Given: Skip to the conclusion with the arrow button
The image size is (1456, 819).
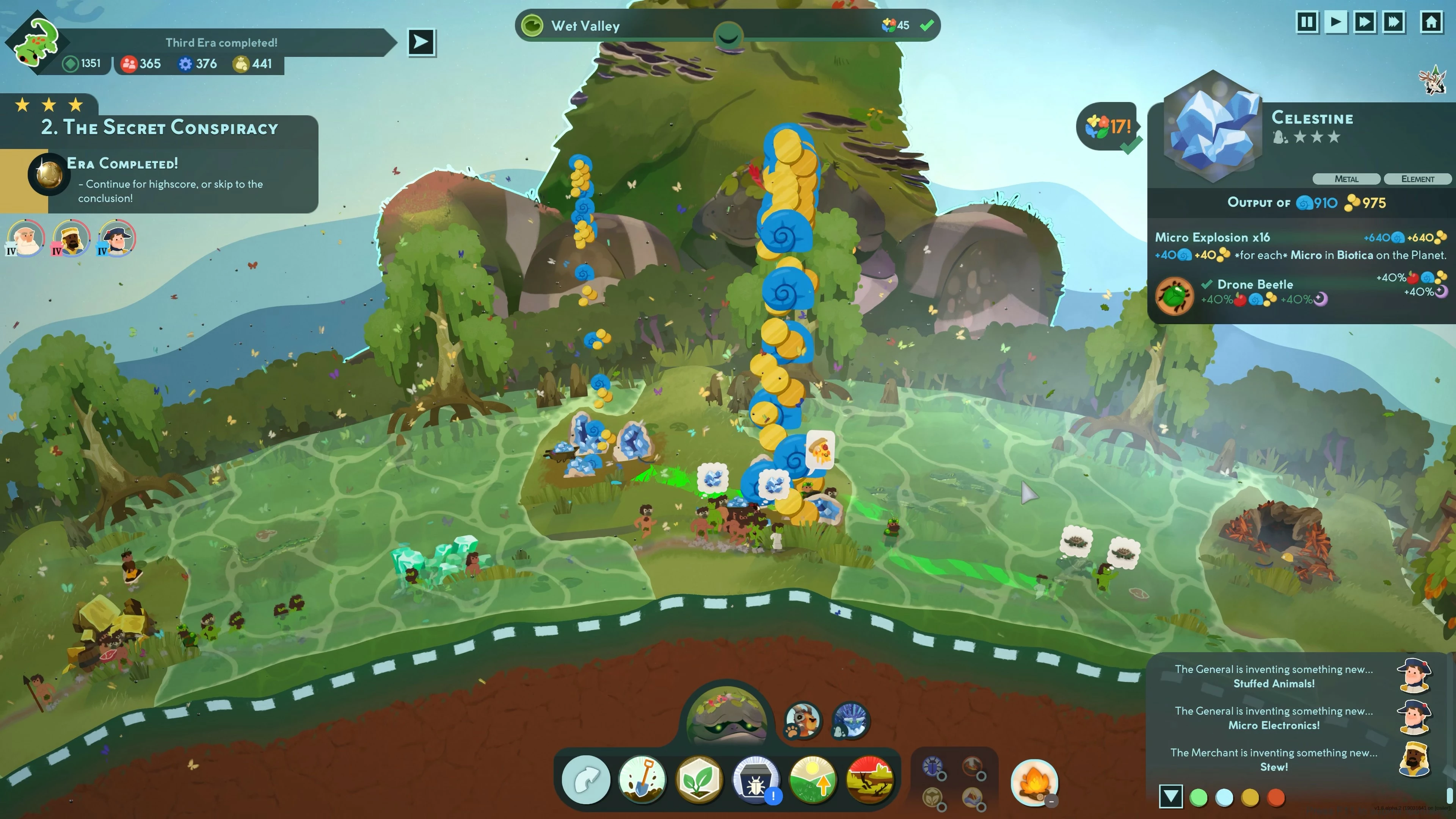Looking at the screenshot, I should pos(421,42).
